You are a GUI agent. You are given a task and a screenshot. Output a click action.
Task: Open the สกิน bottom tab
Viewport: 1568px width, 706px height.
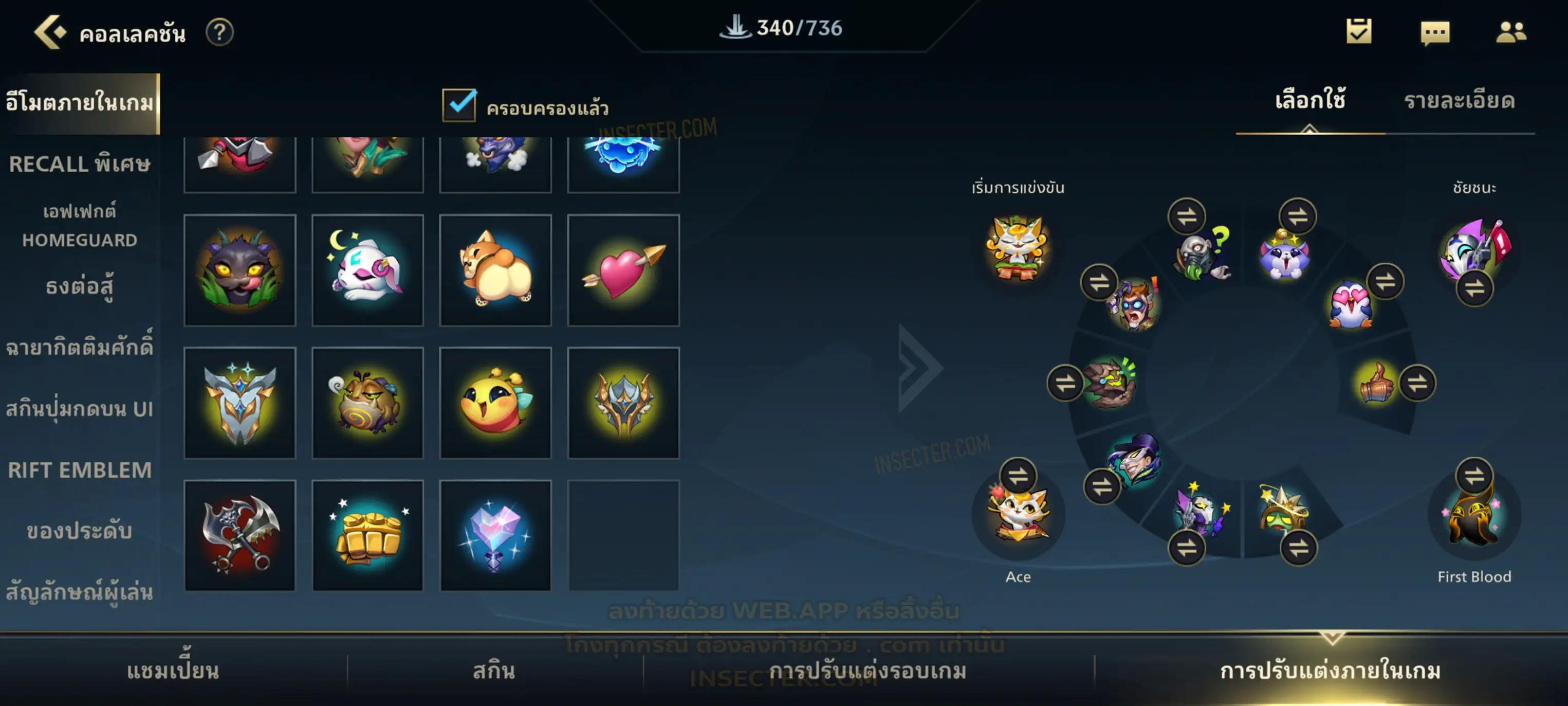click(494, 671)
